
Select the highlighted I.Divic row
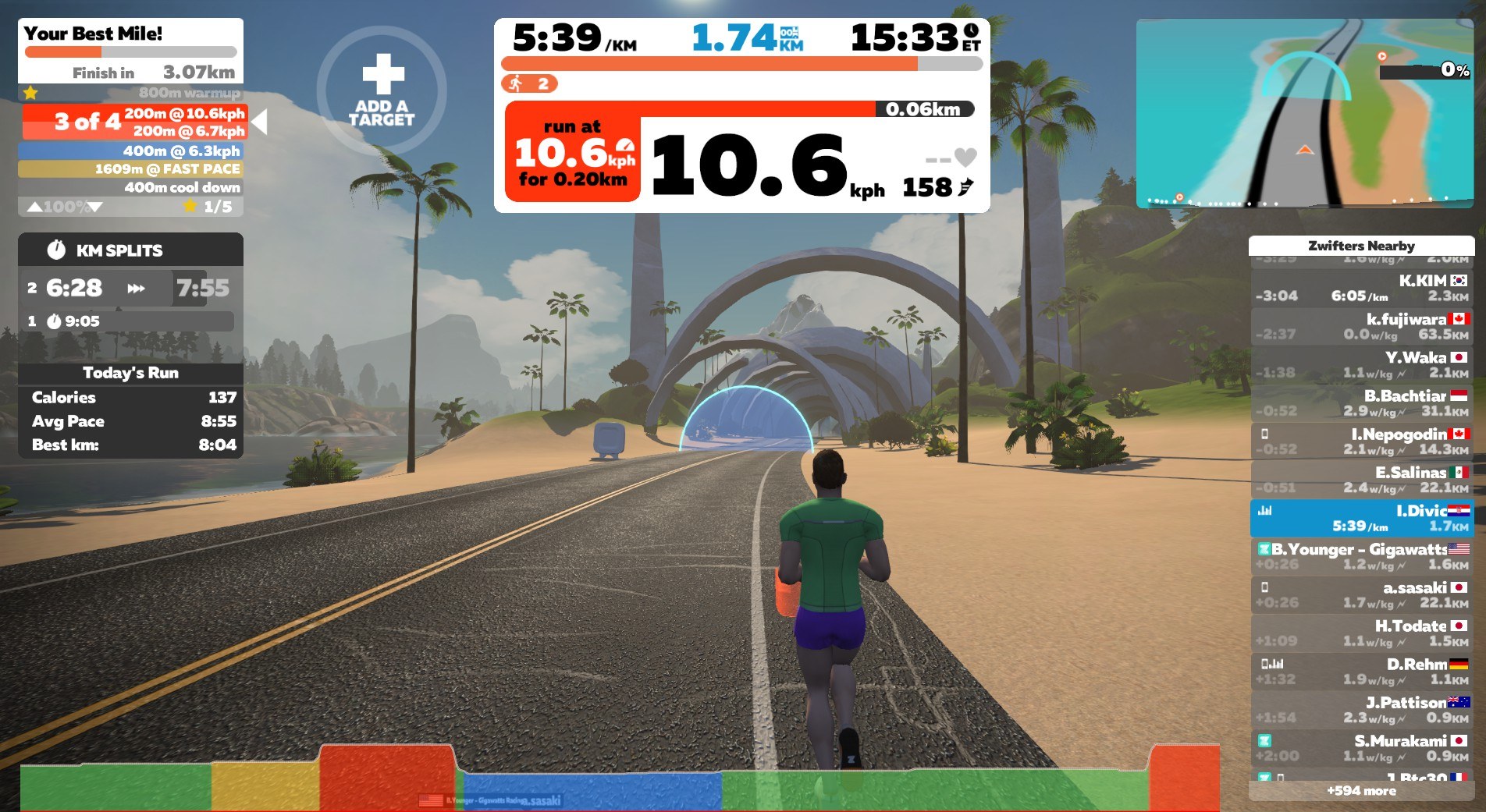(1361, 518)
